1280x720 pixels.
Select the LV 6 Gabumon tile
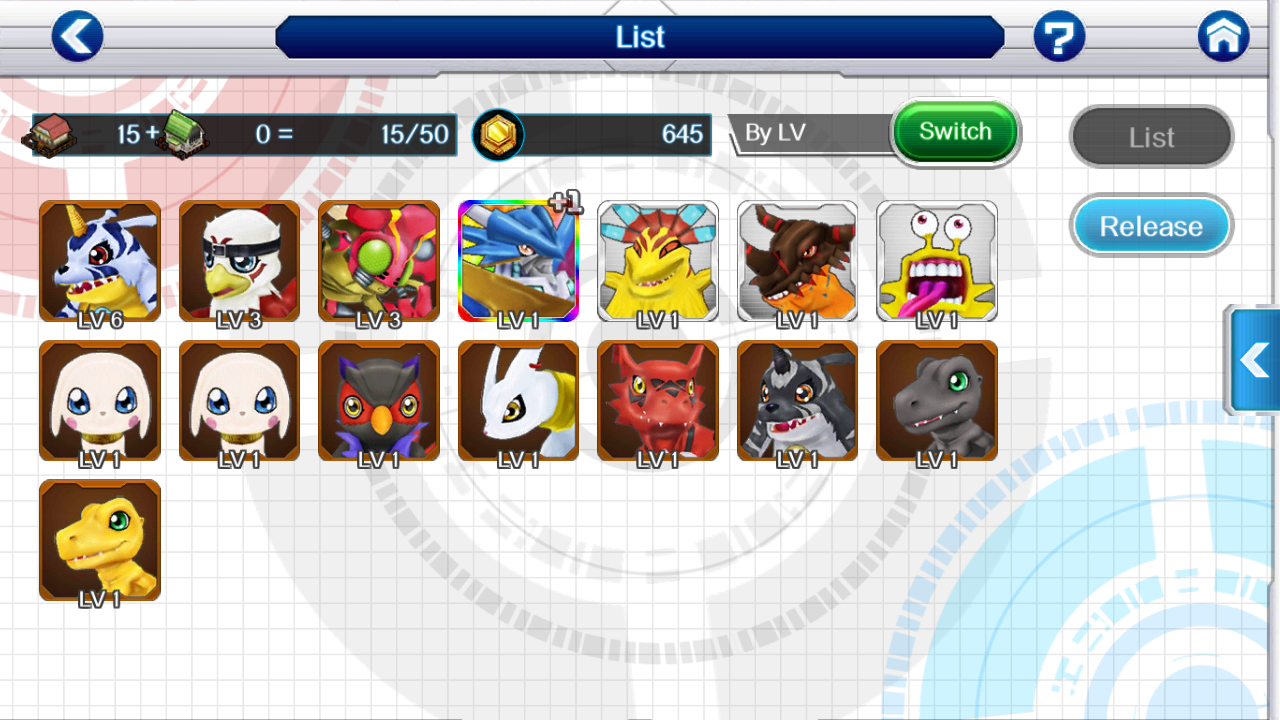click(x=100, y=261)
